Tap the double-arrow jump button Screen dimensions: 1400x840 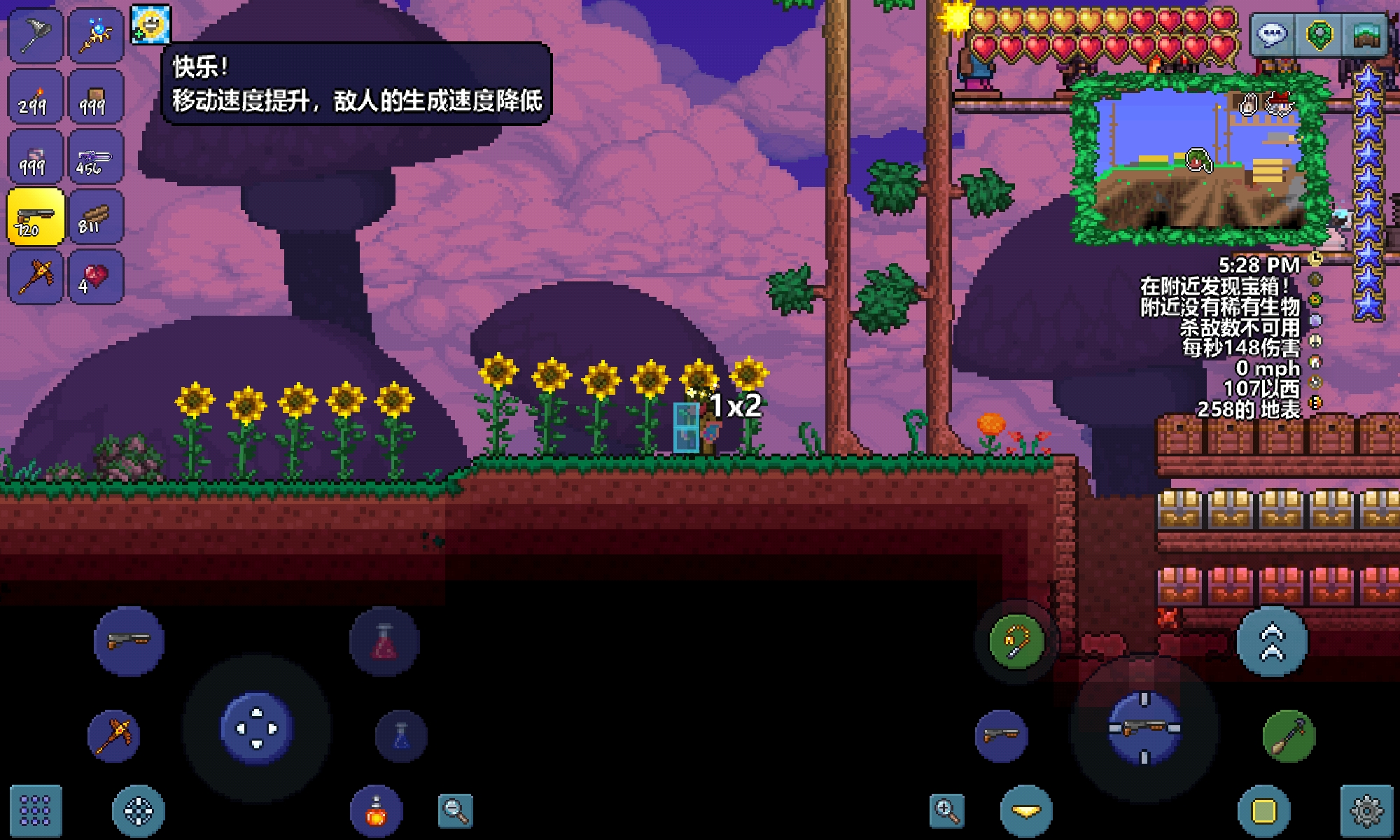[x=1272, y=642]
